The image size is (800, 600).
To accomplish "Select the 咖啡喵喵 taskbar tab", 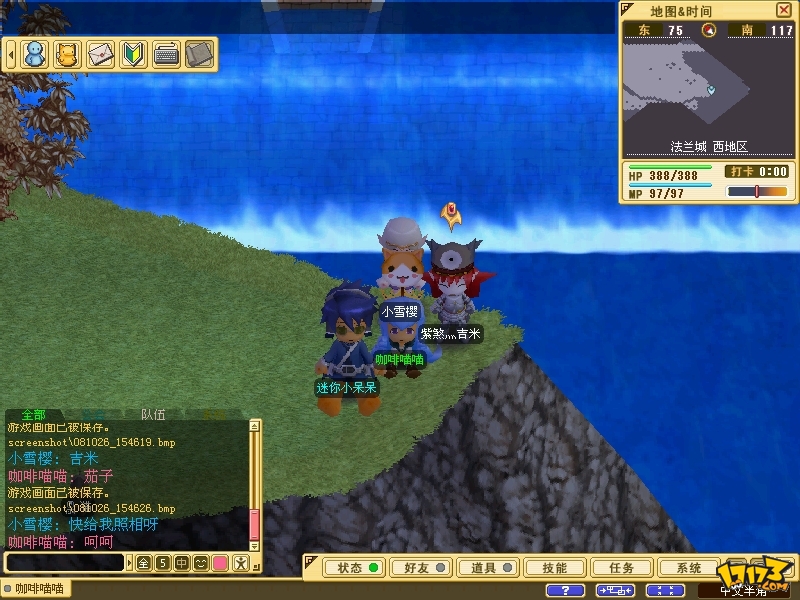I will (40, 590).
